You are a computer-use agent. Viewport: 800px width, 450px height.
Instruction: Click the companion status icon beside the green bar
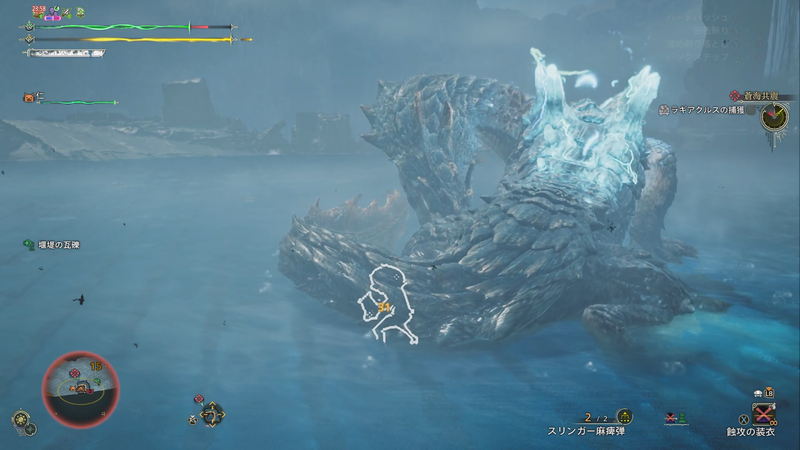pyautogui.click(x=29, y=98)
